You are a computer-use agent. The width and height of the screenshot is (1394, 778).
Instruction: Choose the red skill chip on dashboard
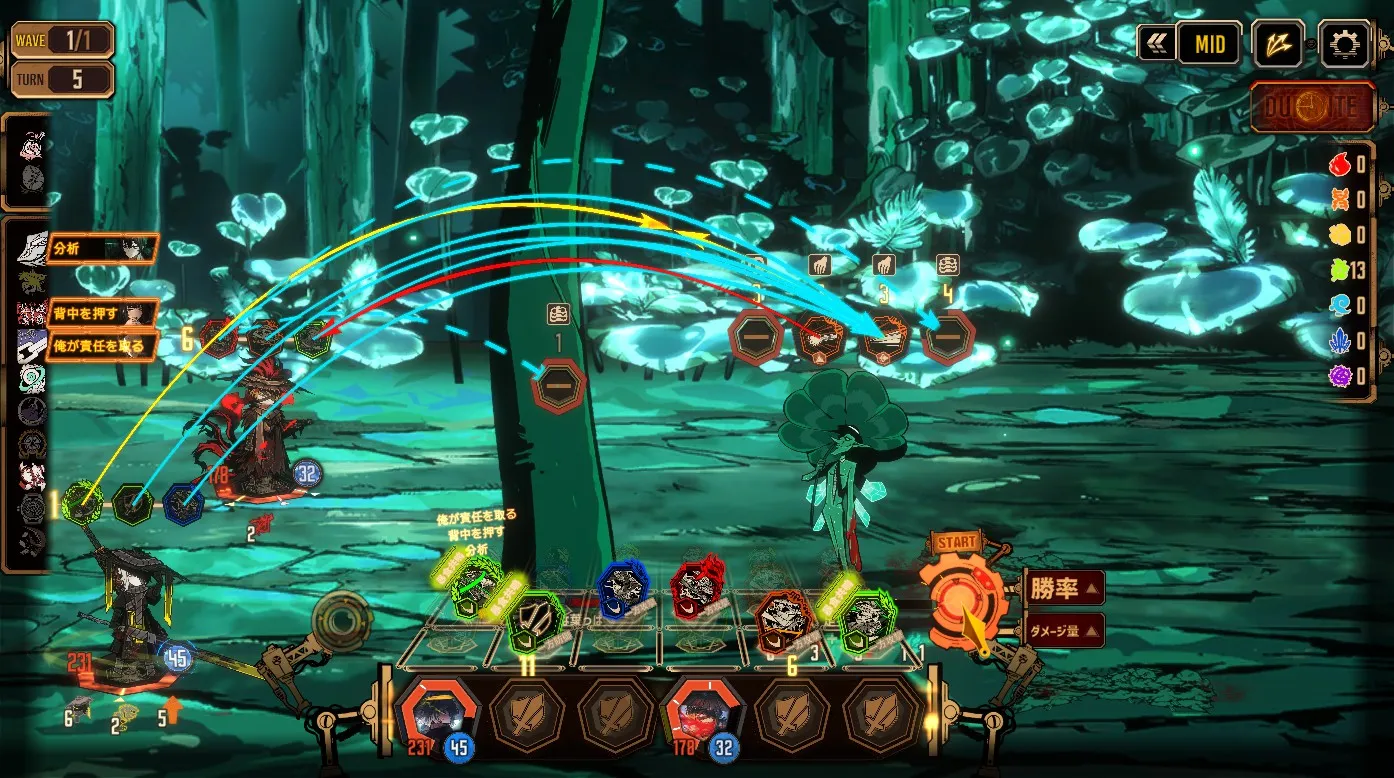(x=697, y=588)
